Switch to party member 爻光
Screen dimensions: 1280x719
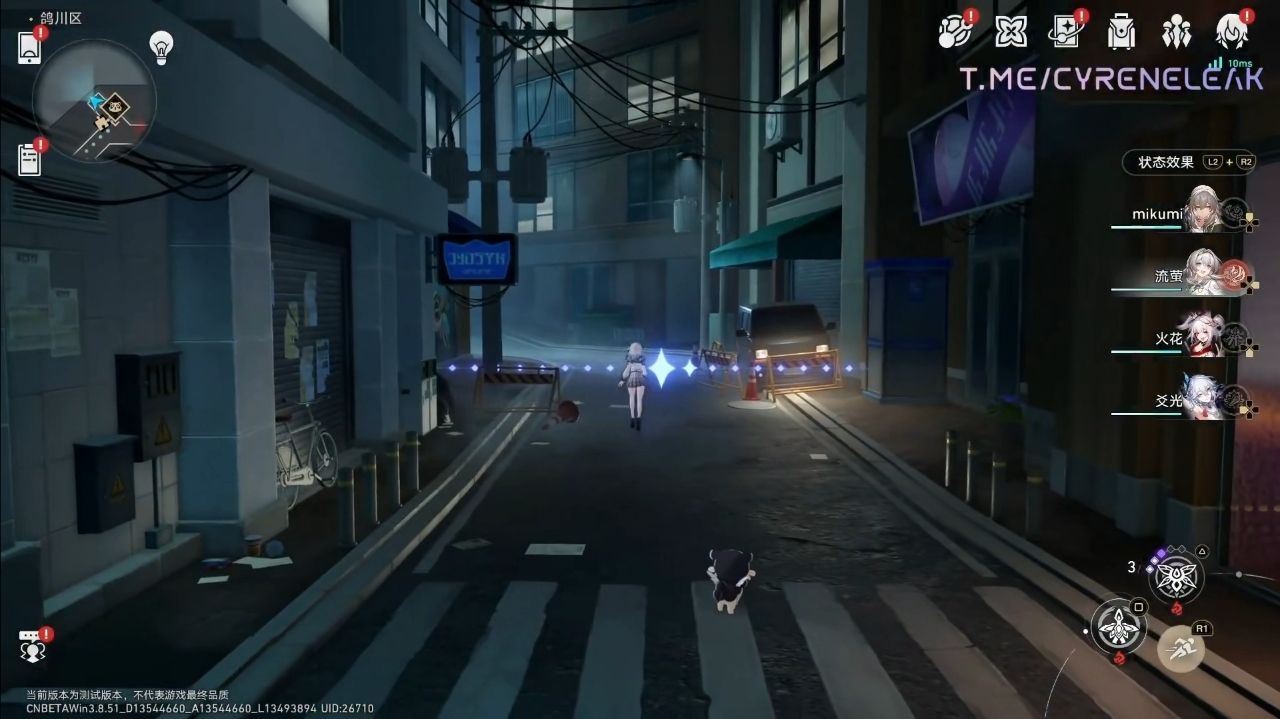(x=1205, y=400)
